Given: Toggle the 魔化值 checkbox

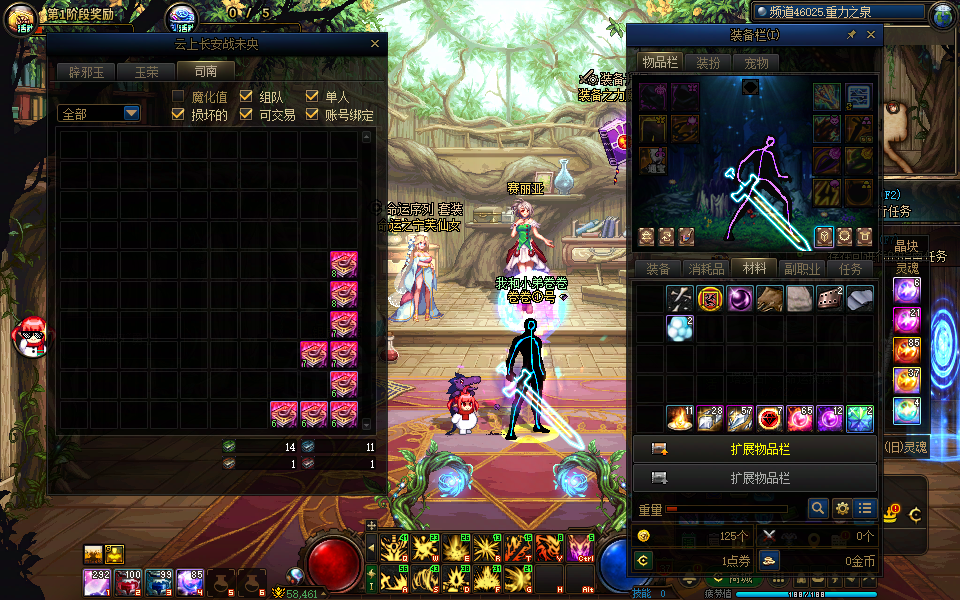Looking at the screenshot, I should pos(179,97).
